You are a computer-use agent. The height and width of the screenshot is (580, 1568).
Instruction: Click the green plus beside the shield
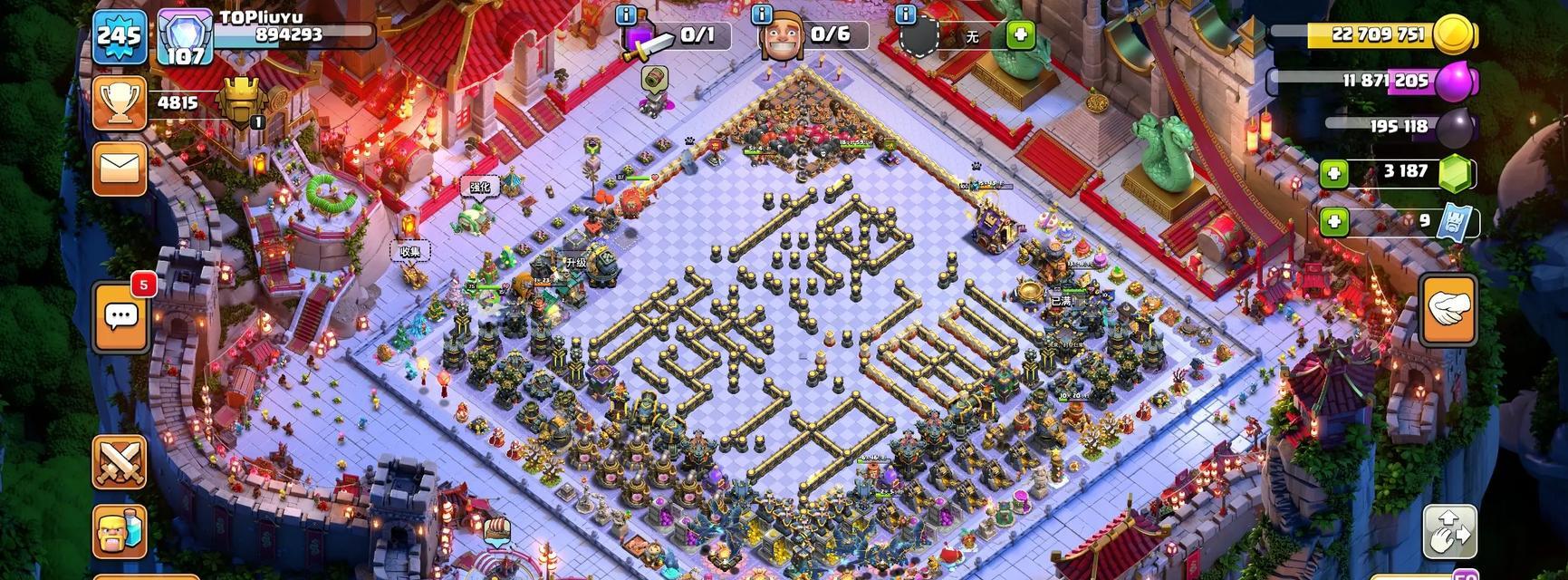(x=1021, y=35)
